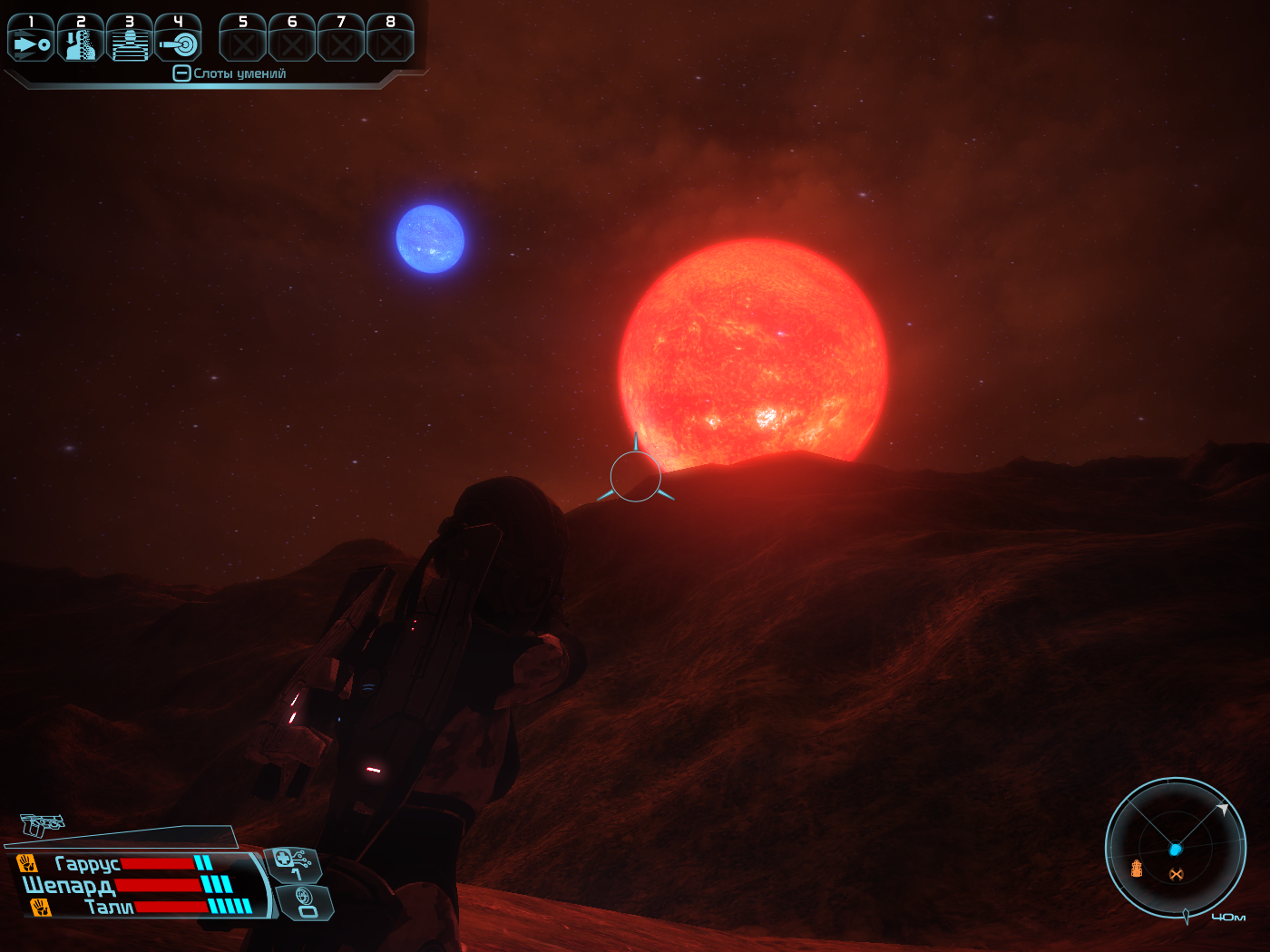Screen dimensions: 1270x952
Task: Click the orange vehicle marker on the radar
Action: (x=1137, y=869)
